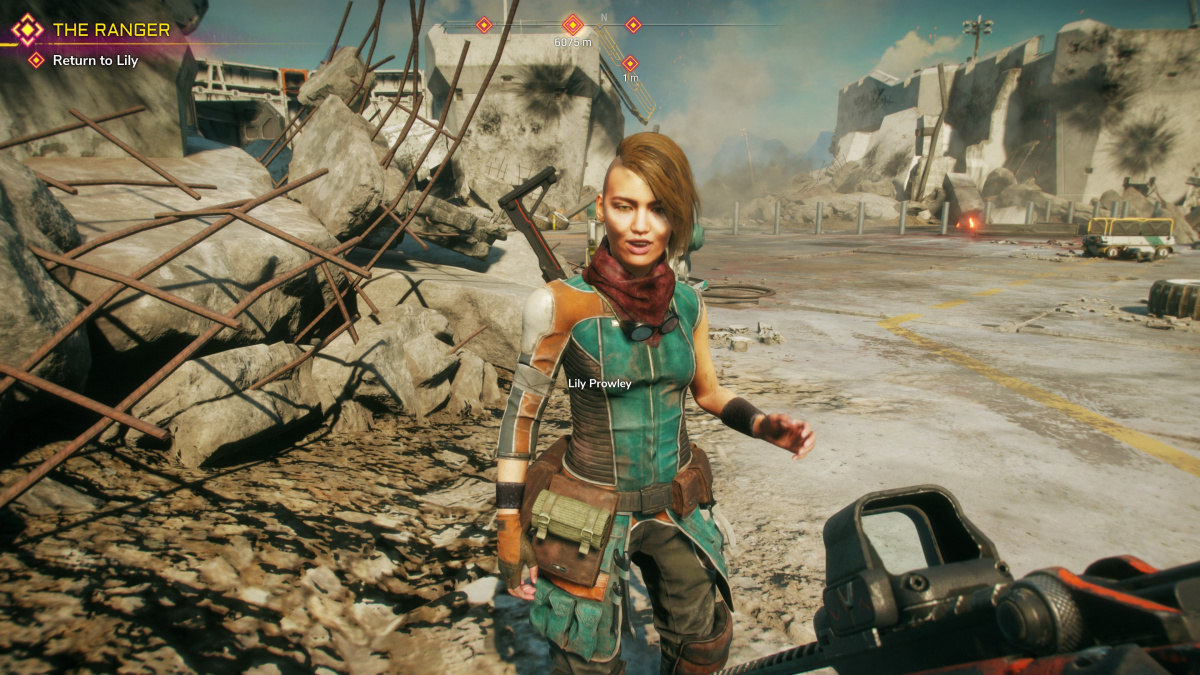The width and height of the screenshot is (1200, 675).
Task: Click the Return to Lily objective
Action: [95, 60]
